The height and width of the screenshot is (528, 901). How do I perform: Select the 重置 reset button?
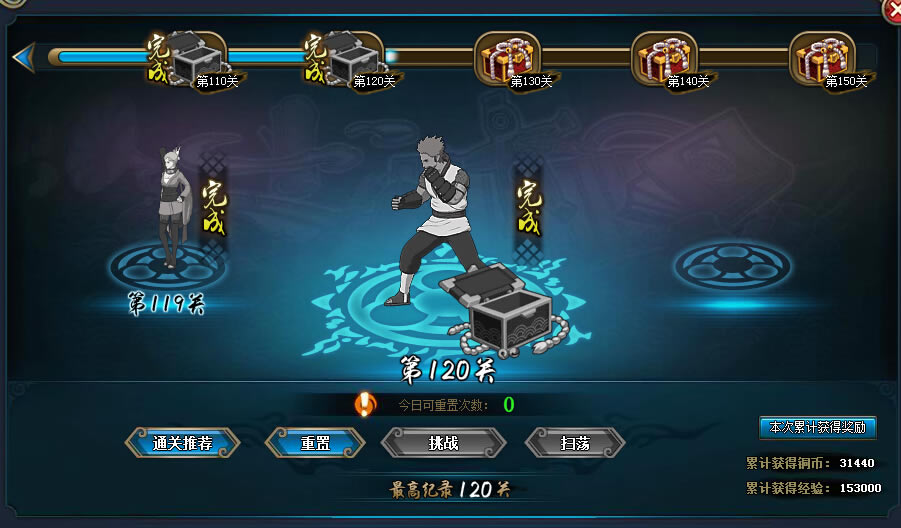point(315,442)
